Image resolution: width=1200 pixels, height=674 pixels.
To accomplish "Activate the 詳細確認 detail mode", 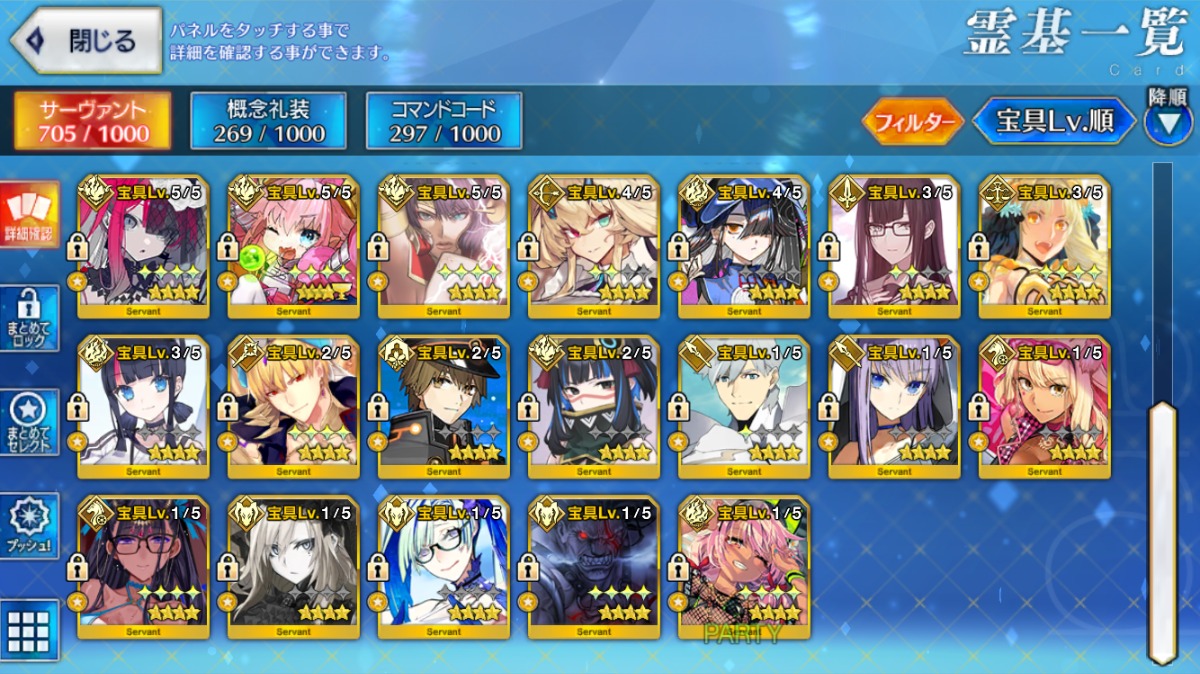I will click(29, 216).
